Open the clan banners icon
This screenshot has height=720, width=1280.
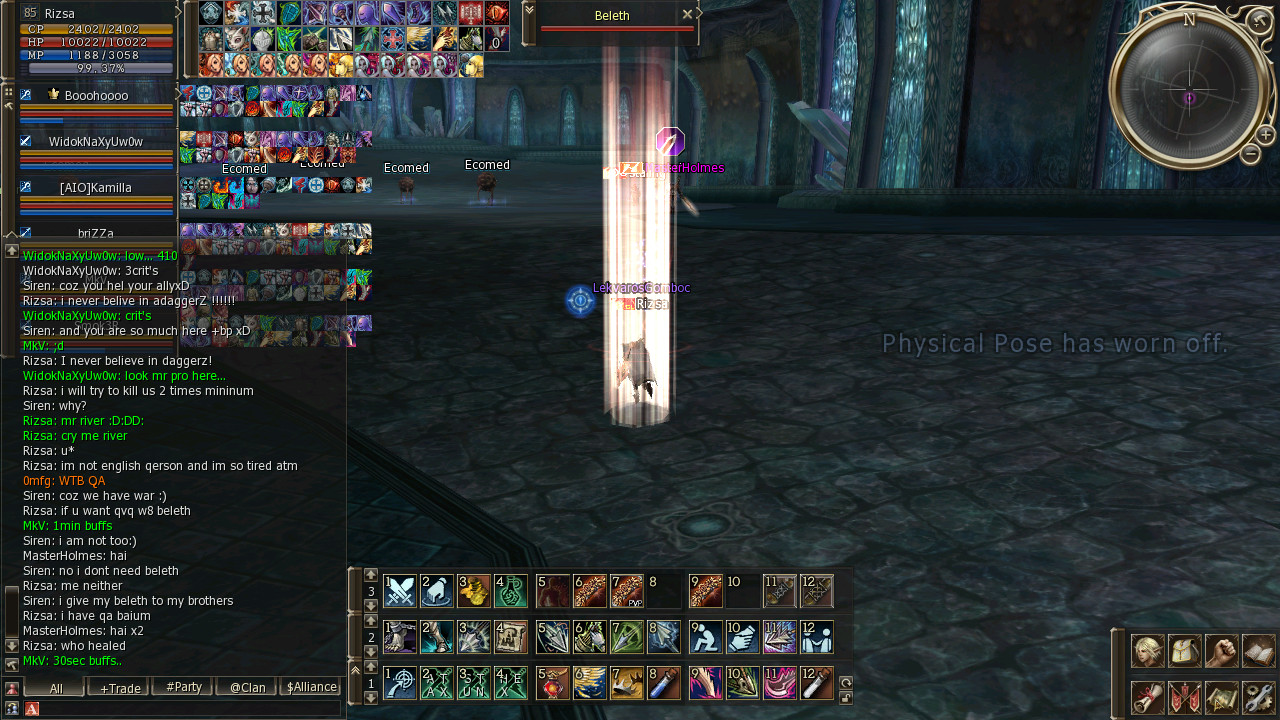[1184, 697]
